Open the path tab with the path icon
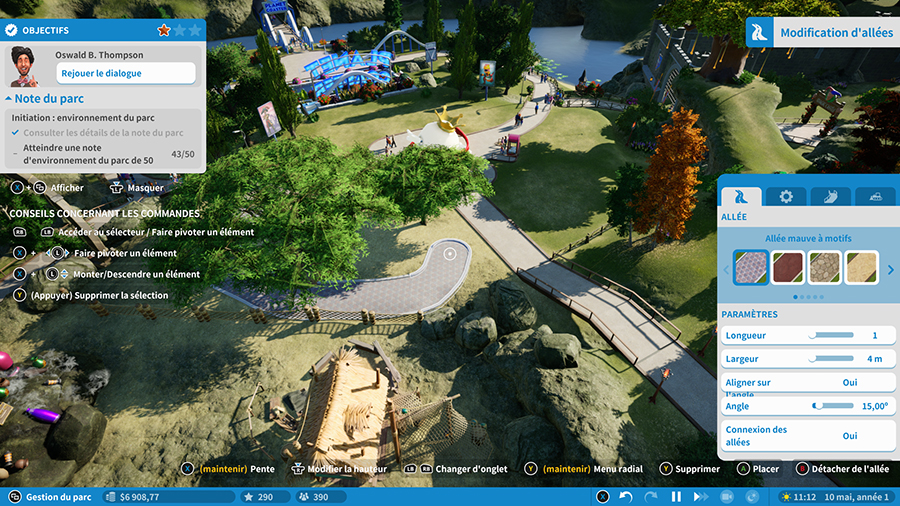 [741, 197]
